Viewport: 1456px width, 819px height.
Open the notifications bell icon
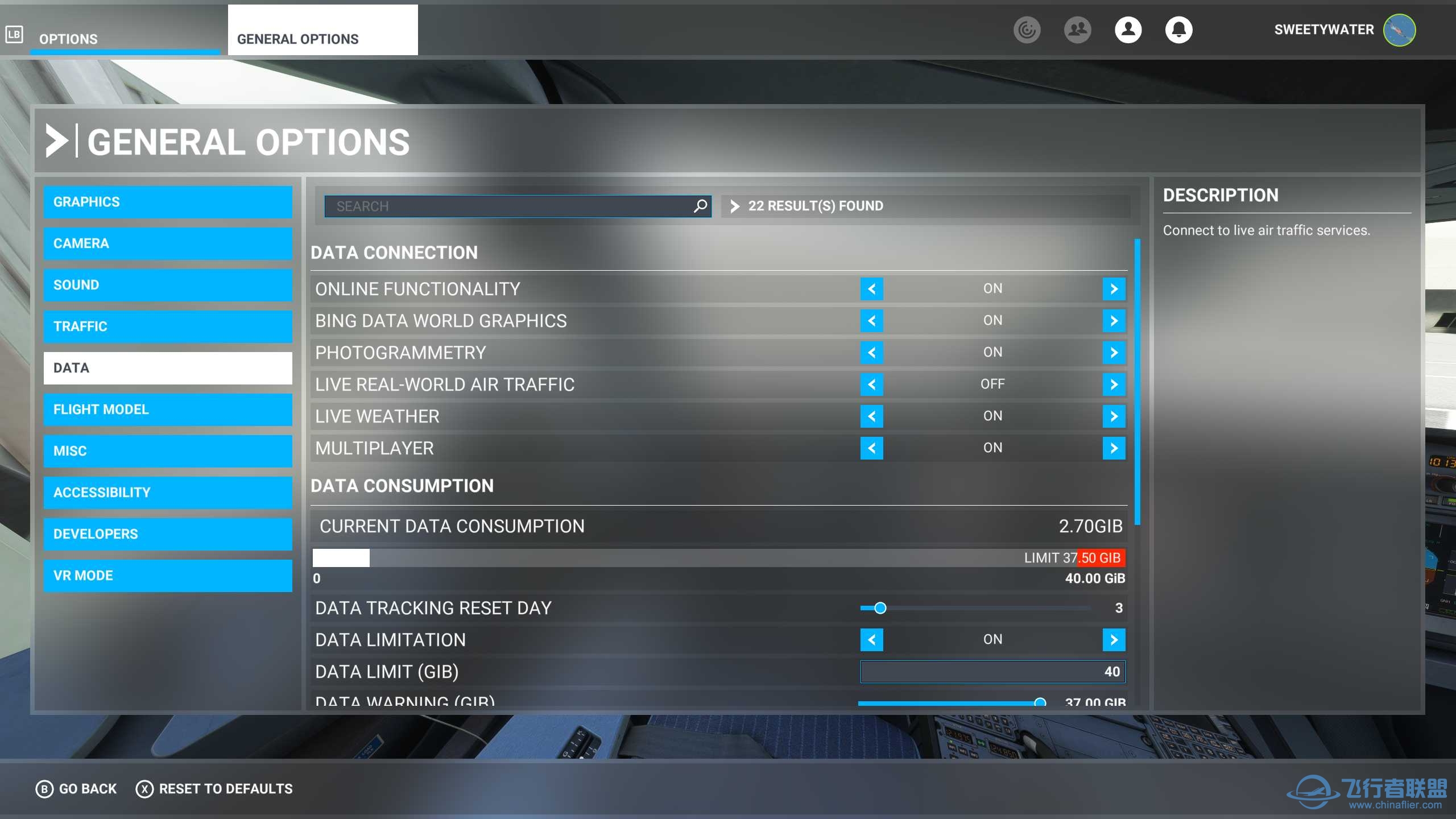coord(1178,30)
